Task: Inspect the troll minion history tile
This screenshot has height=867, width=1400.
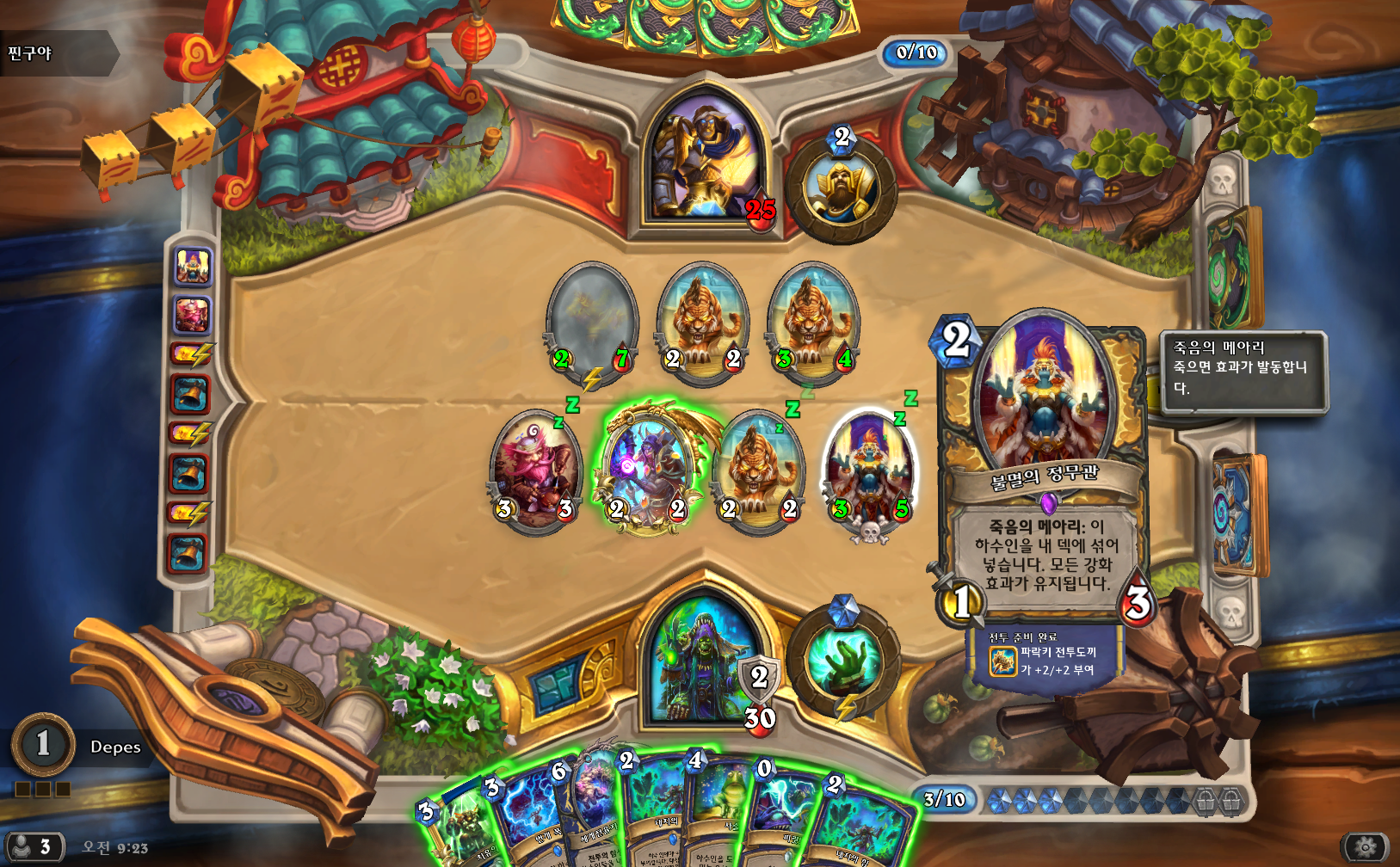Action: pos(192,266)
